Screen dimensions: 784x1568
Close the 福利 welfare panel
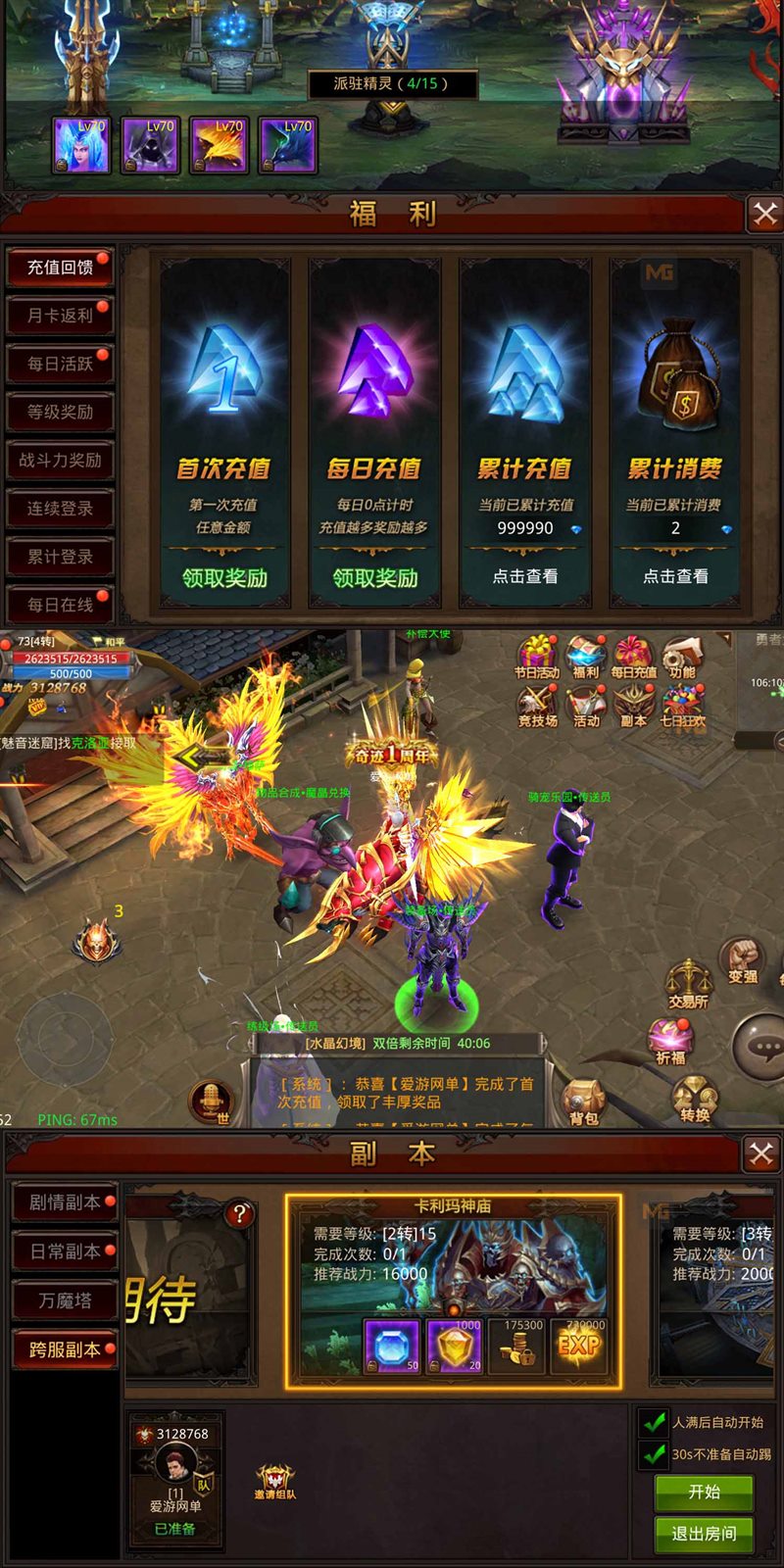click(764, 214)
